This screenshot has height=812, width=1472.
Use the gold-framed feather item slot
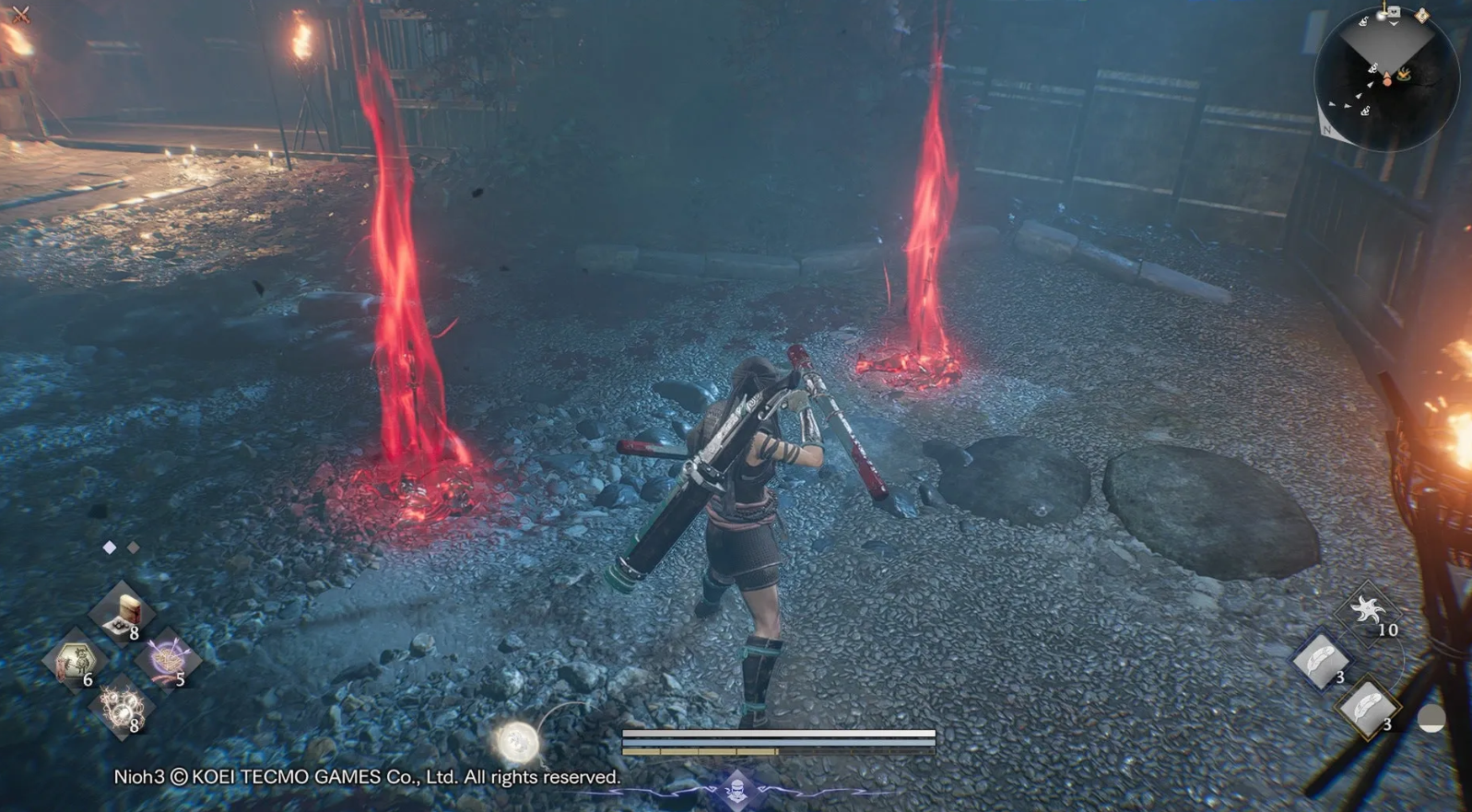coord(1368,707)
